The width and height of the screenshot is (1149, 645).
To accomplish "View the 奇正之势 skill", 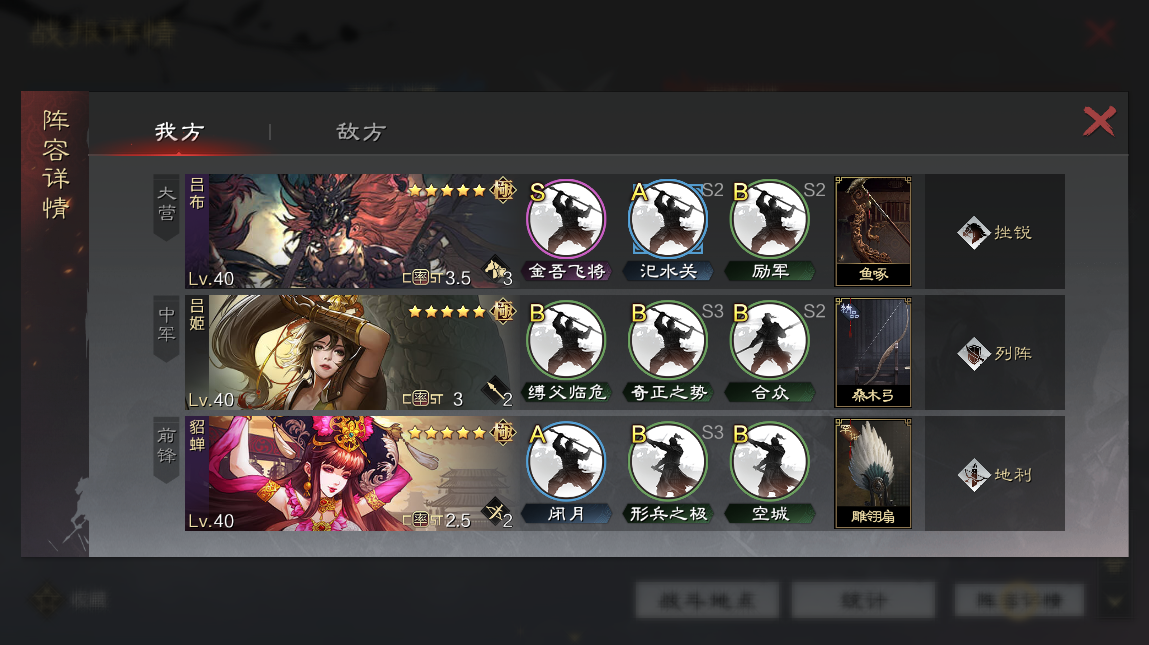I will [668, 341].
